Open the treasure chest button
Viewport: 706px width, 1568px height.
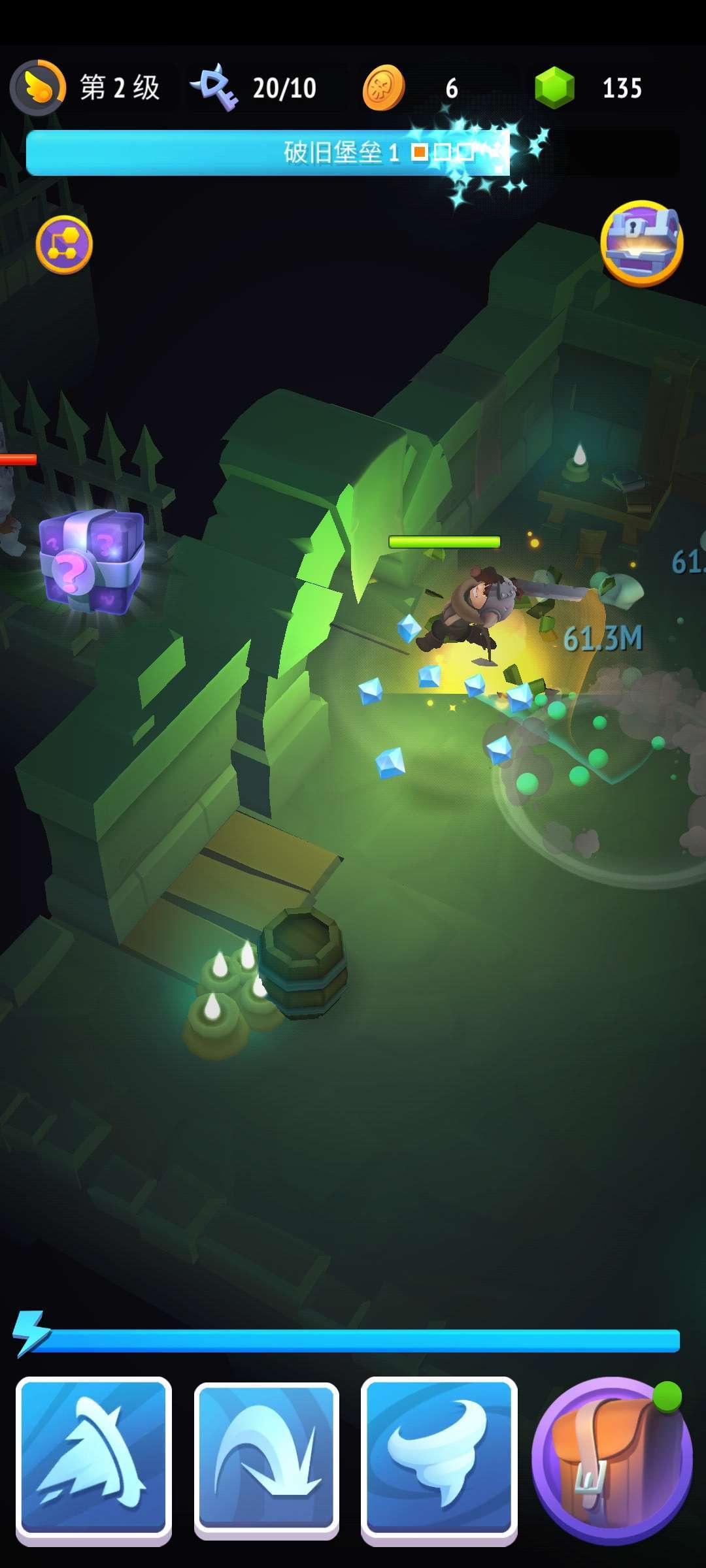(641, 243)
